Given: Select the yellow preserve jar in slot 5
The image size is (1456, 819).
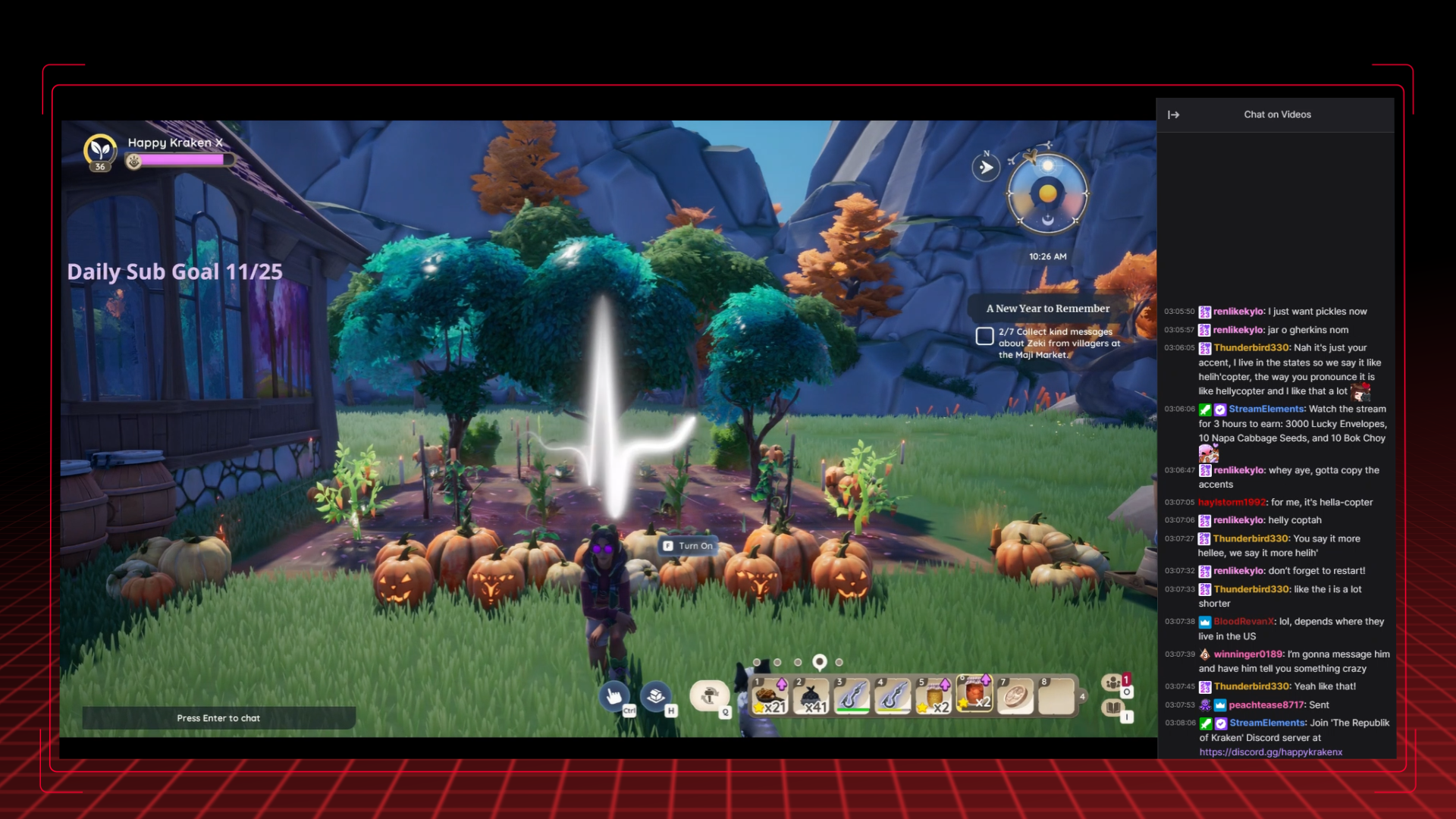Looking at the screenshot, I should [934, 697].
